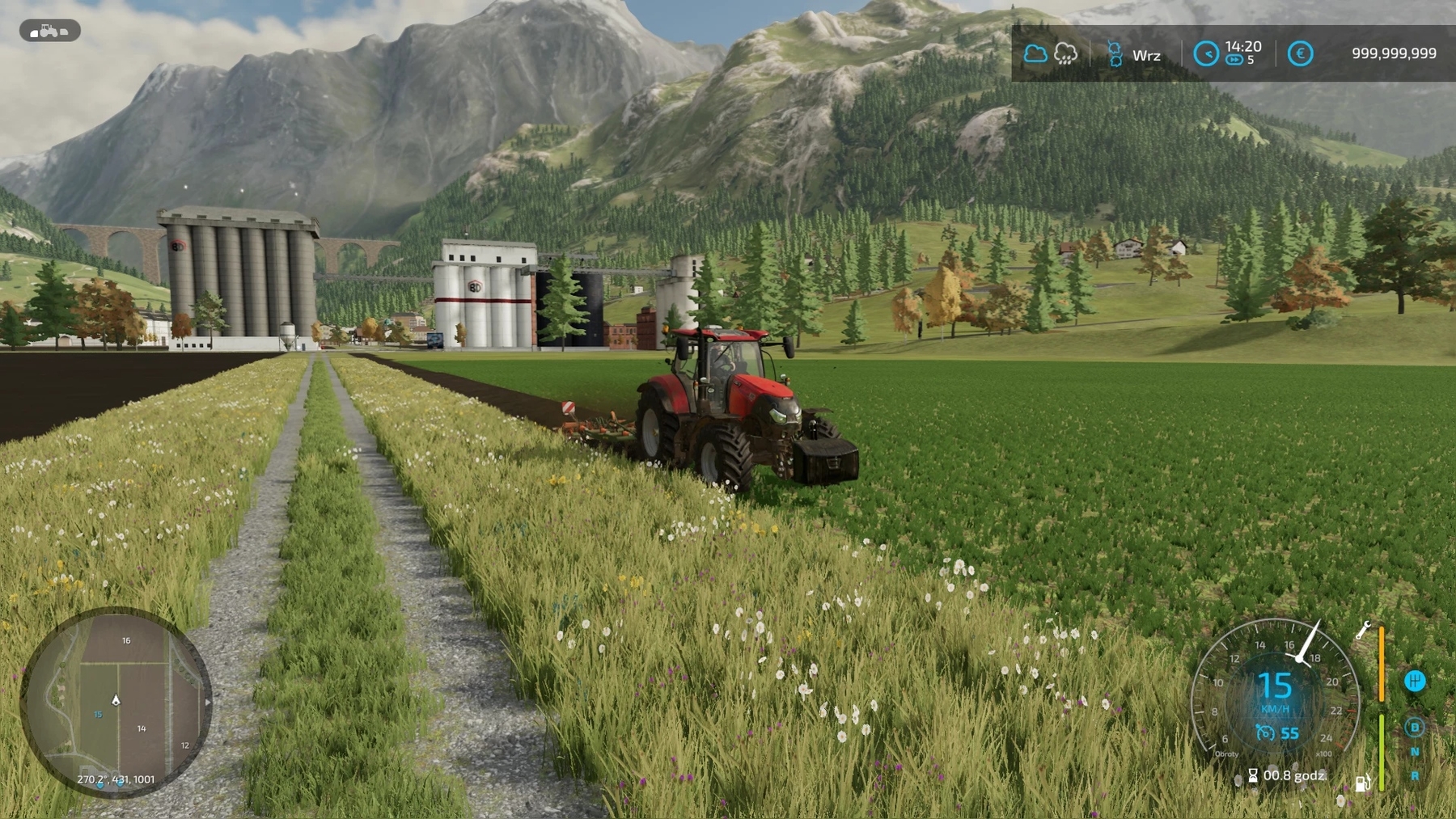1456x819 pixels.
Task: Toggle the cruise control icon at 55
Action: pos(1265,732)
